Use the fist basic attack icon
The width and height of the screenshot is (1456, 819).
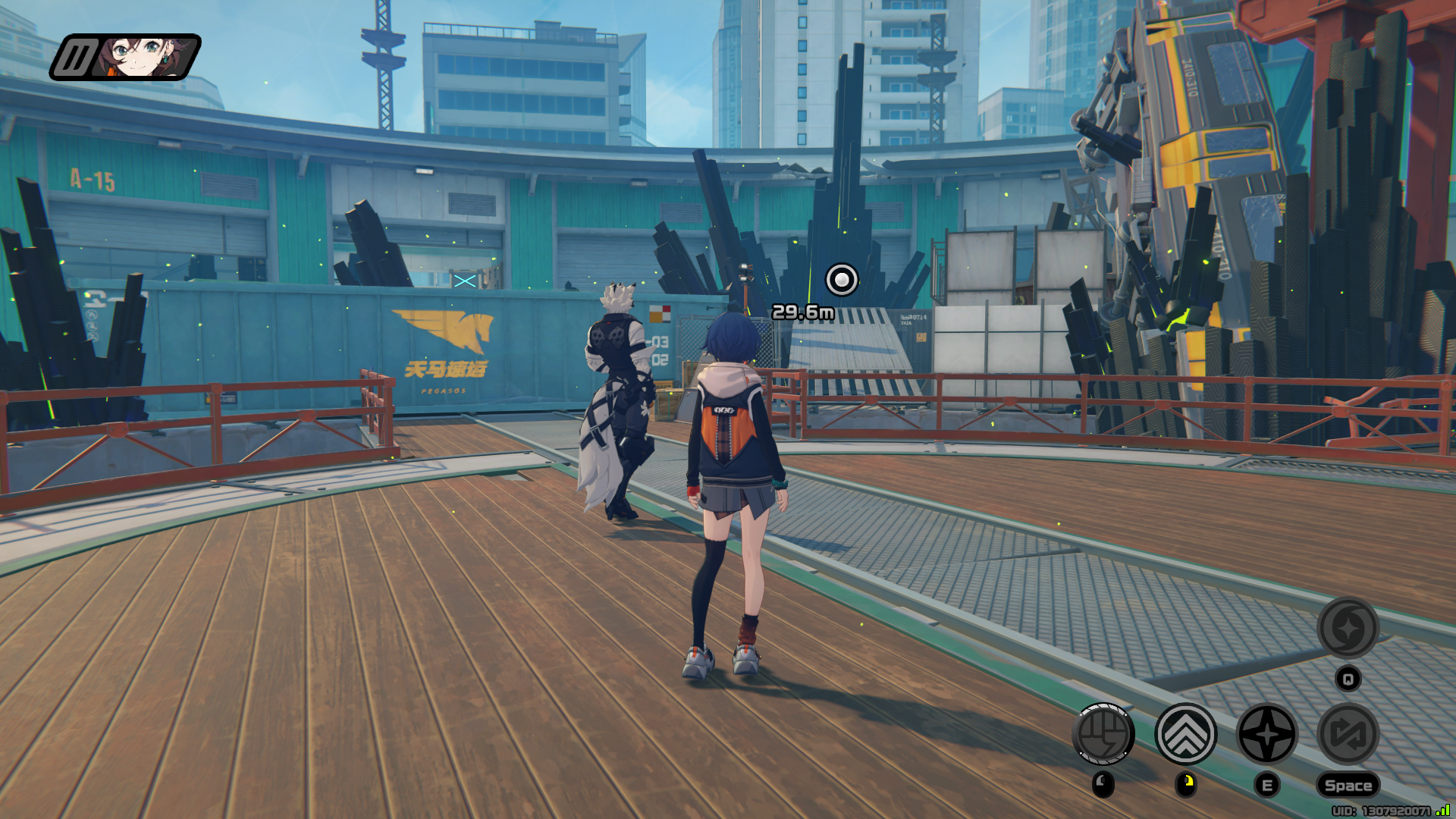coord(1103,734)
